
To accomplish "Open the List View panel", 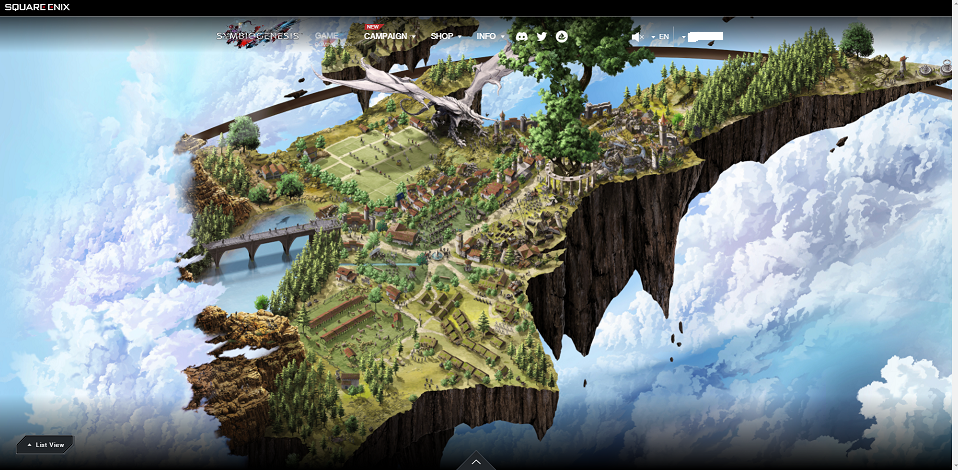I will click(45, 444).
